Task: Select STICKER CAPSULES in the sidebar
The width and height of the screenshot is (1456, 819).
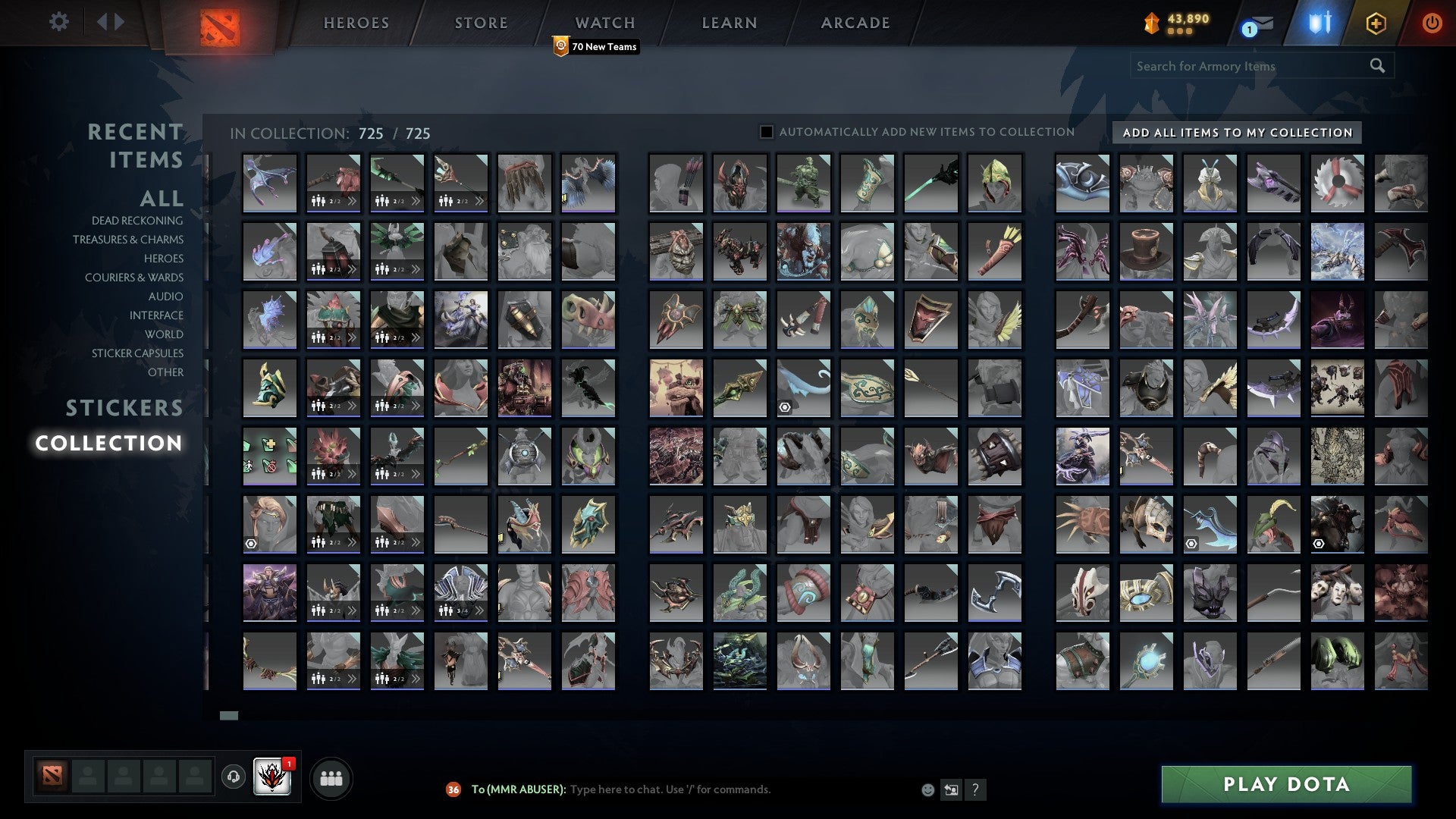Action: click(137, 353)
